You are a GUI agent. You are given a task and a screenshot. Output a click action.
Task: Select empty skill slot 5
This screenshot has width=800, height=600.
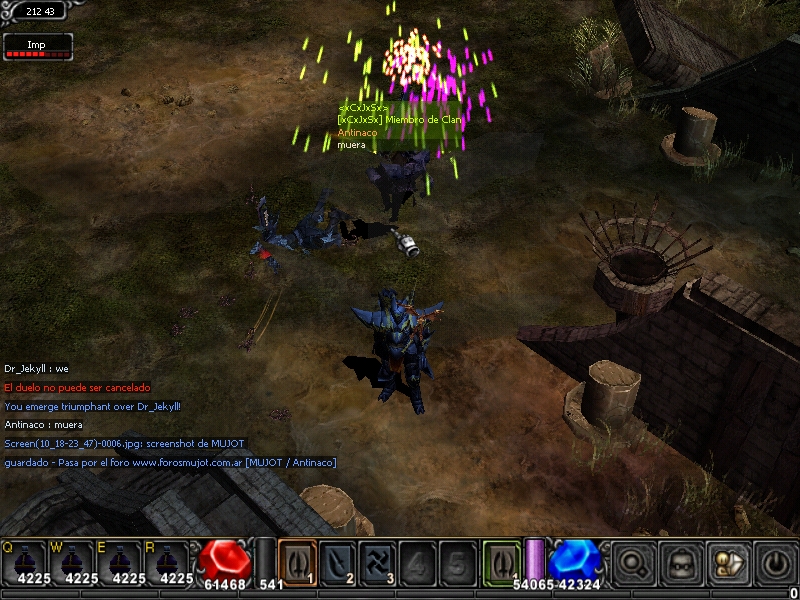pos(456,561)
